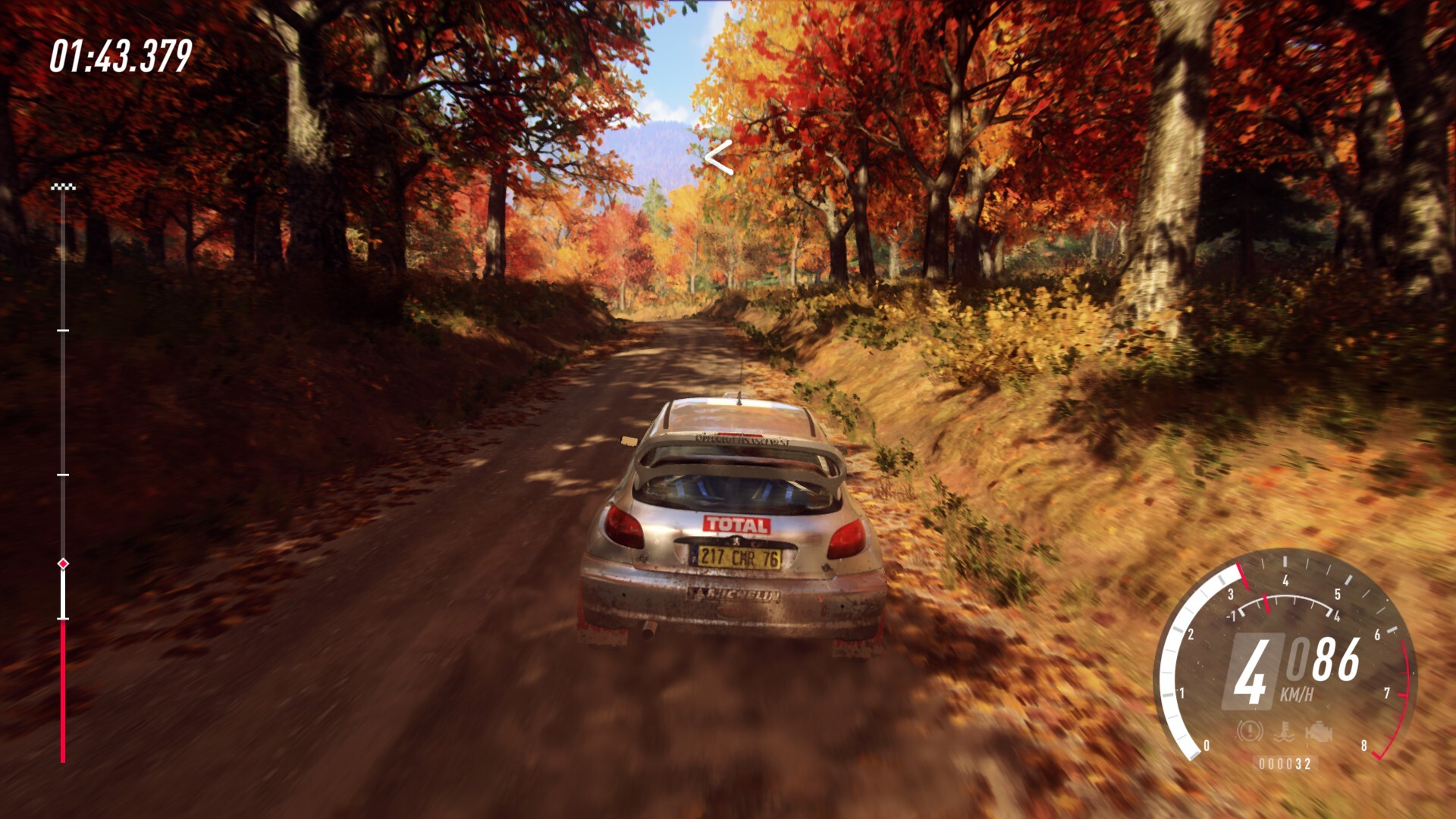Click the left-turn pace note arrow
The image size is (1456, 819).
(718, 158)
